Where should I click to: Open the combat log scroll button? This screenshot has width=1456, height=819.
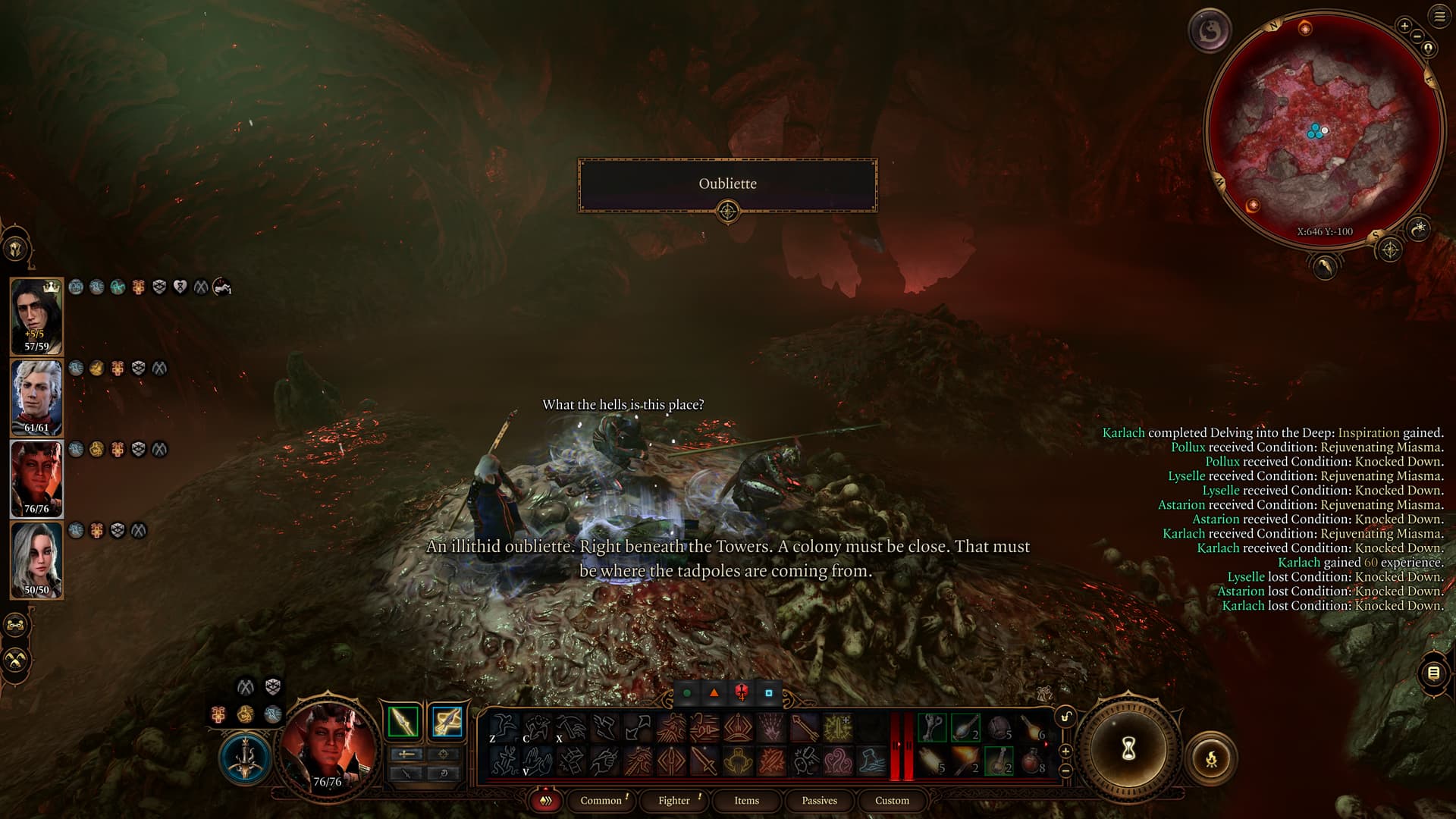click(x=1432, y=673)
